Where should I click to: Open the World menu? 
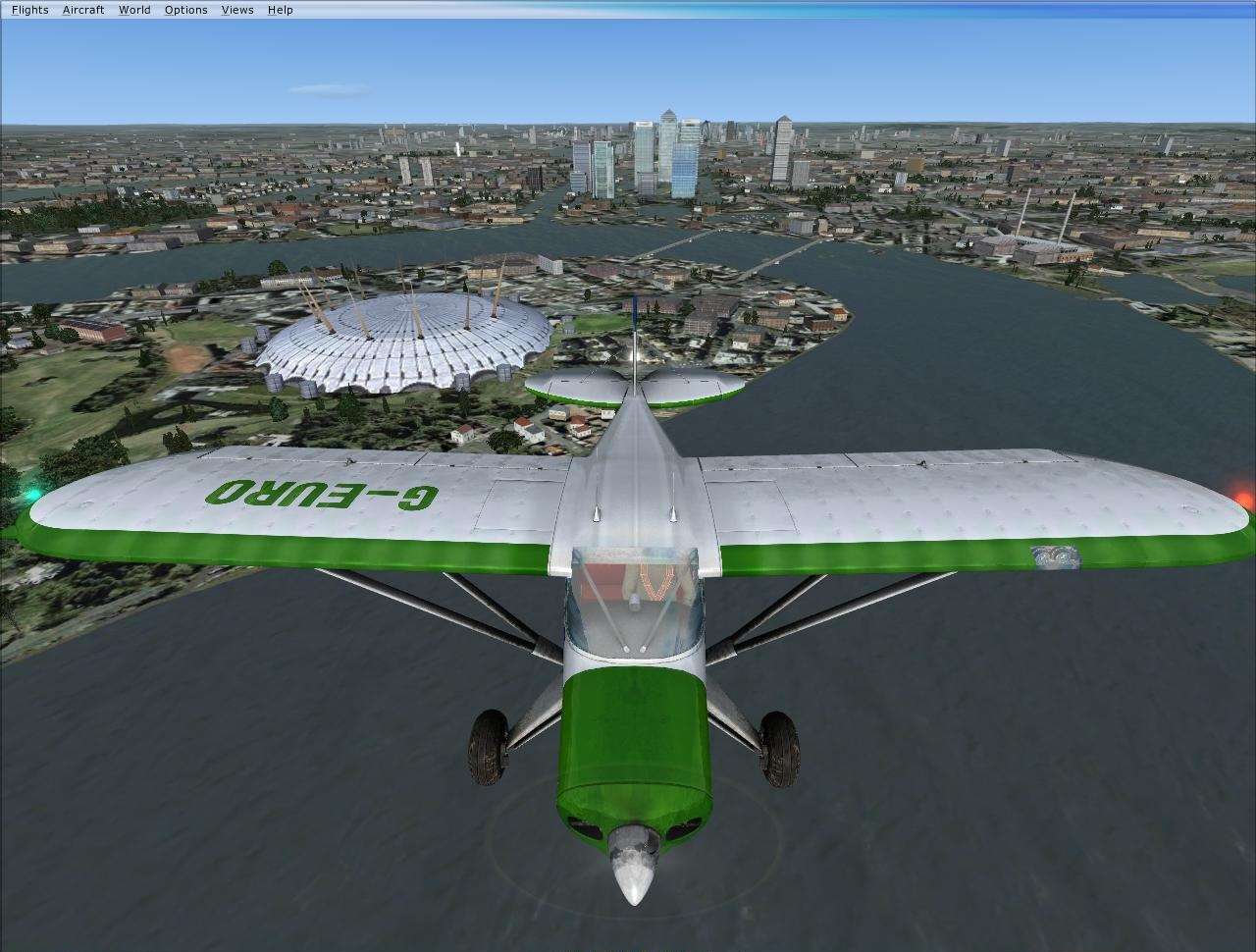pos(134,9)
